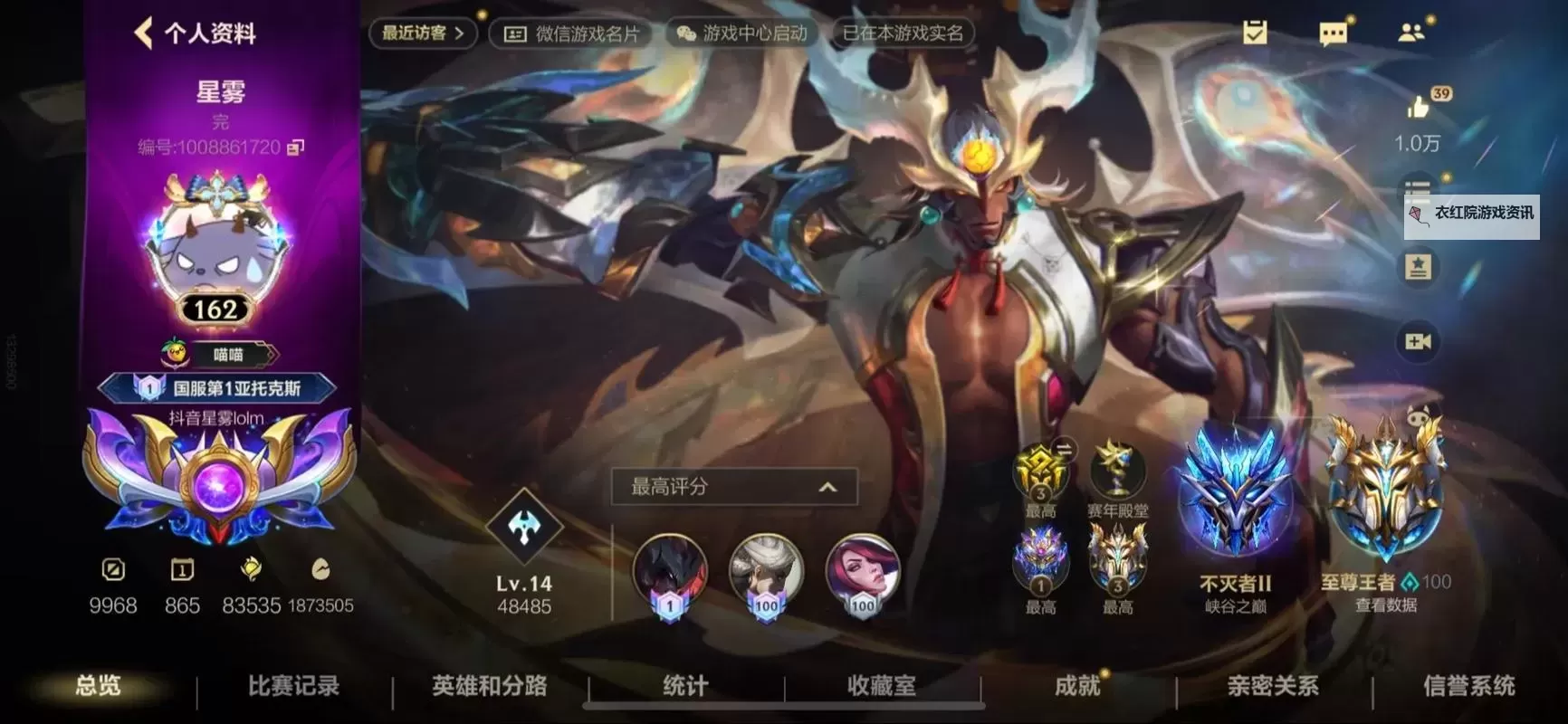Click the egg icon showing 1873505
This screenshot has height=724, width=1568.
[x=319, y=570]
